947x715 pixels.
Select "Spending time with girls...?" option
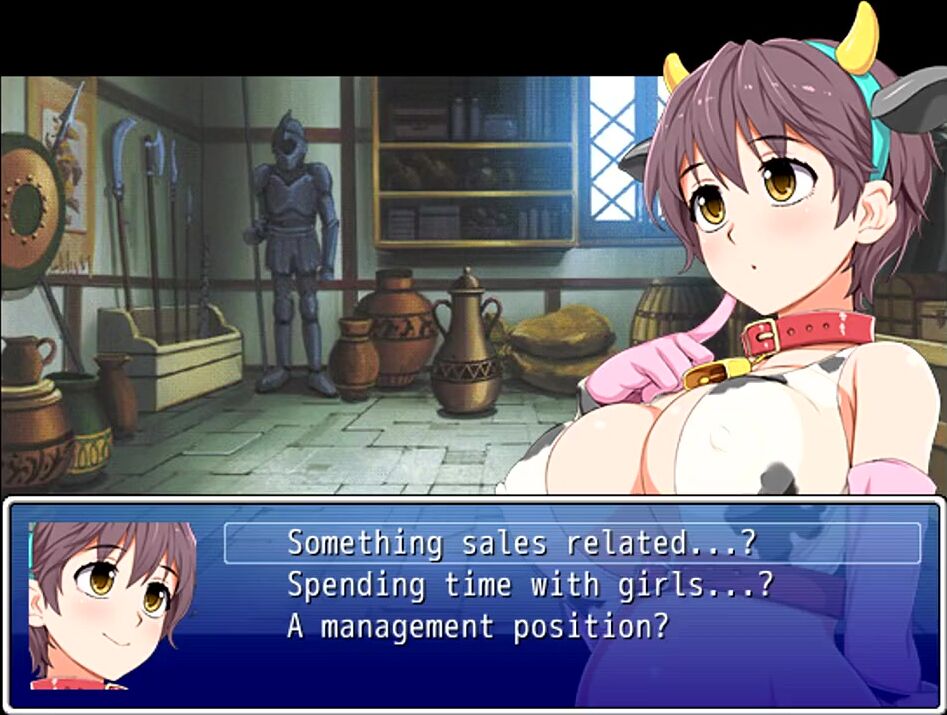tap(530, 585)
